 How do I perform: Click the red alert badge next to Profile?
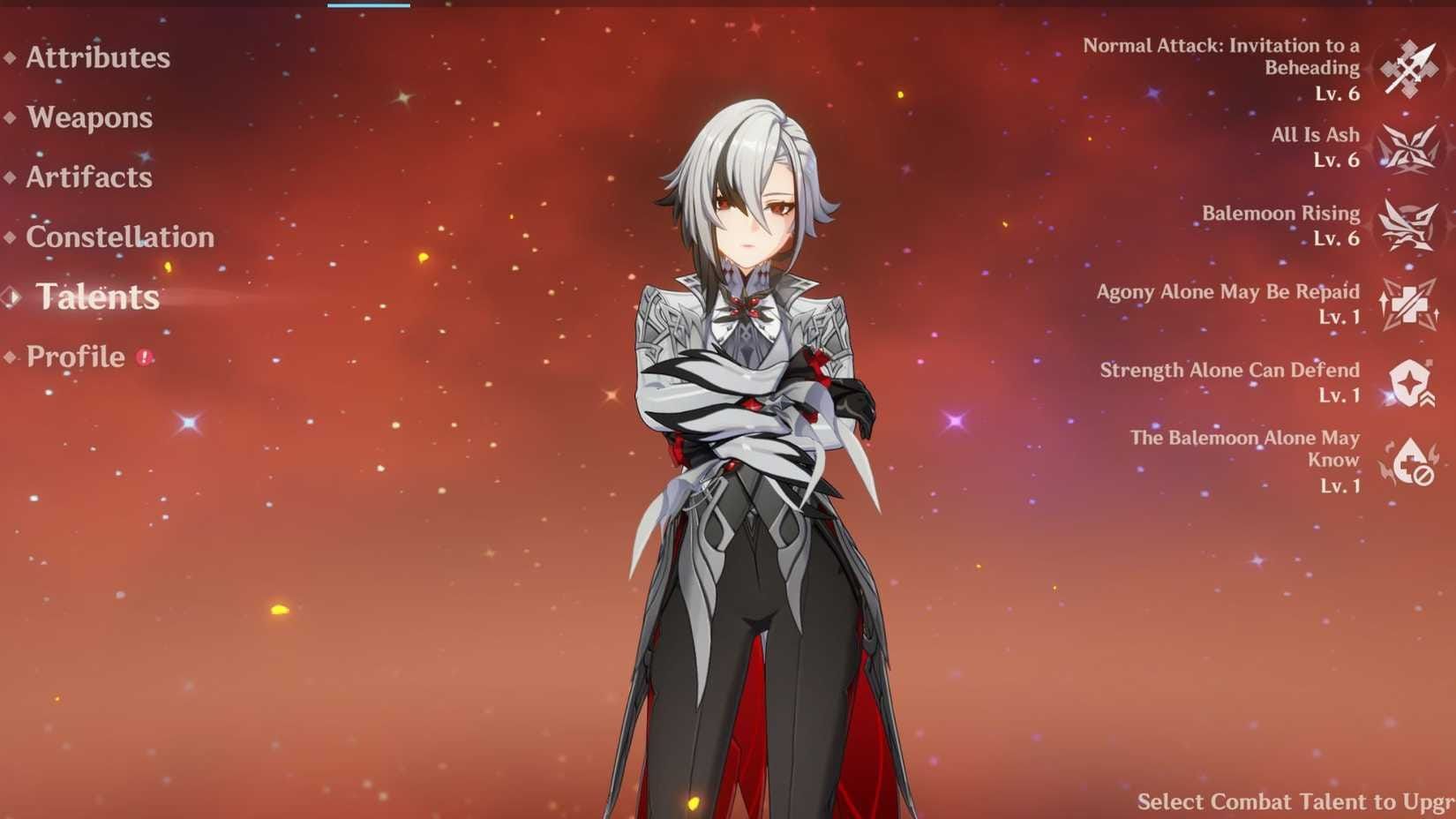(146, 357)
